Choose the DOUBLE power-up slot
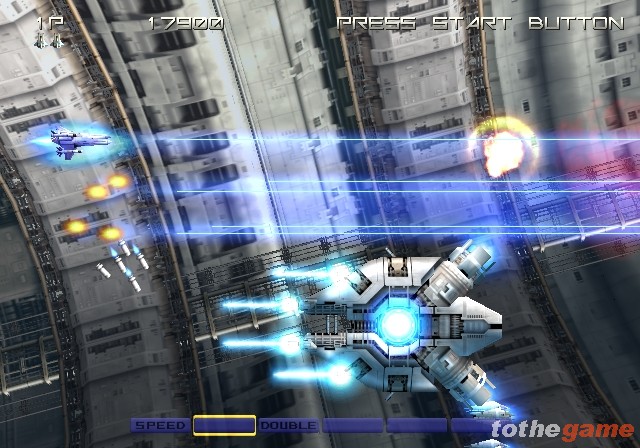 tap(288, 425)
